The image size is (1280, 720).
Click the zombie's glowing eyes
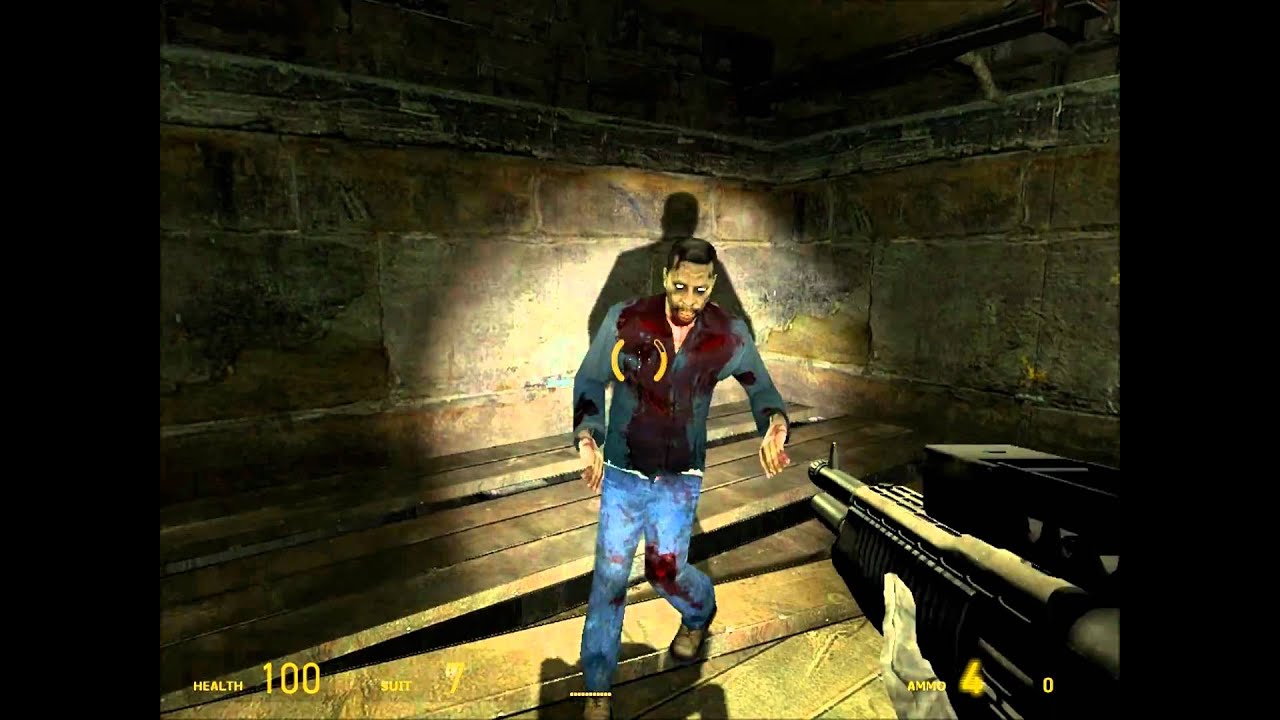click(x=688, y=288)
